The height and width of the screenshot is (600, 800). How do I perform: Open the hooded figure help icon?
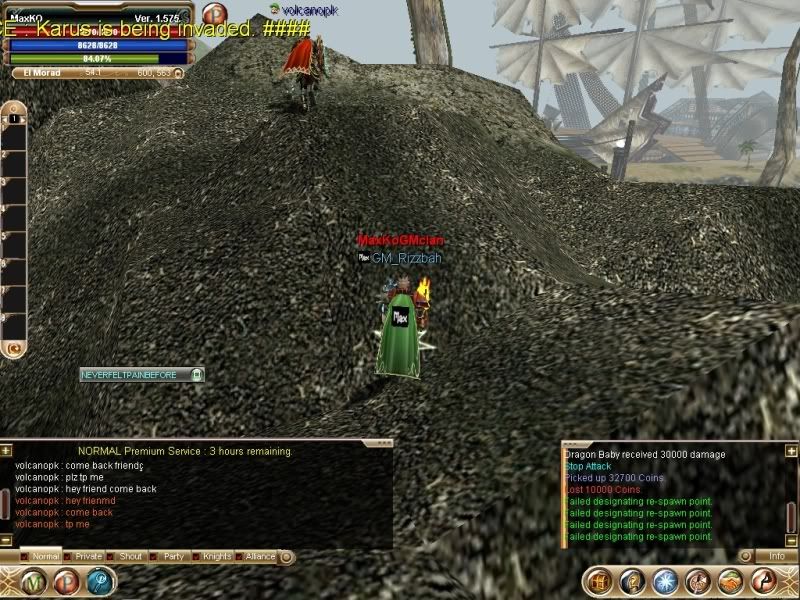[633, 580]
